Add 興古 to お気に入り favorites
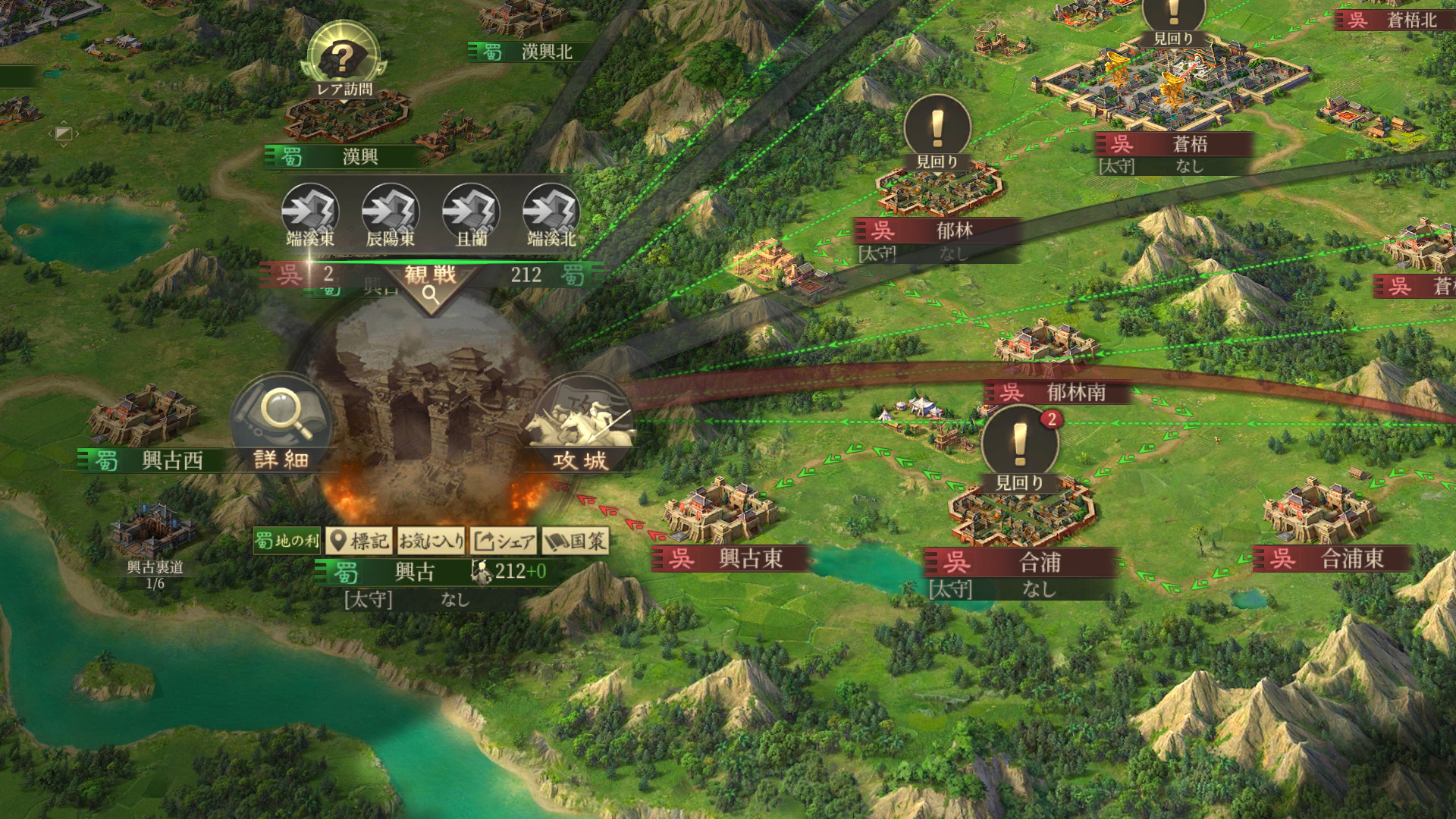 pyautogui.click(x=431, y=541)
